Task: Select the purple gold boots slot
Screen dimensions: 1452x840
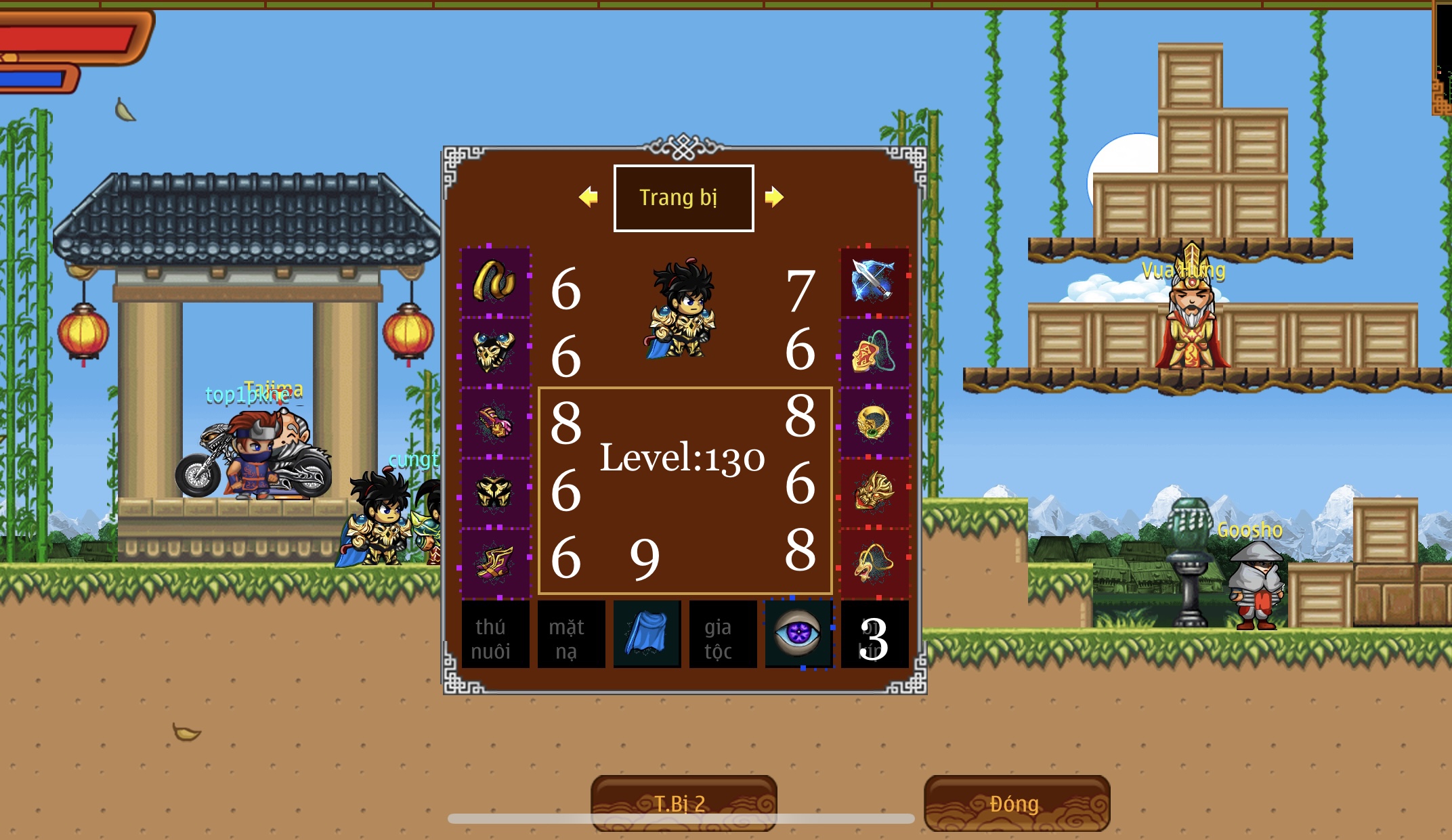Action: [x=495, y=563]
